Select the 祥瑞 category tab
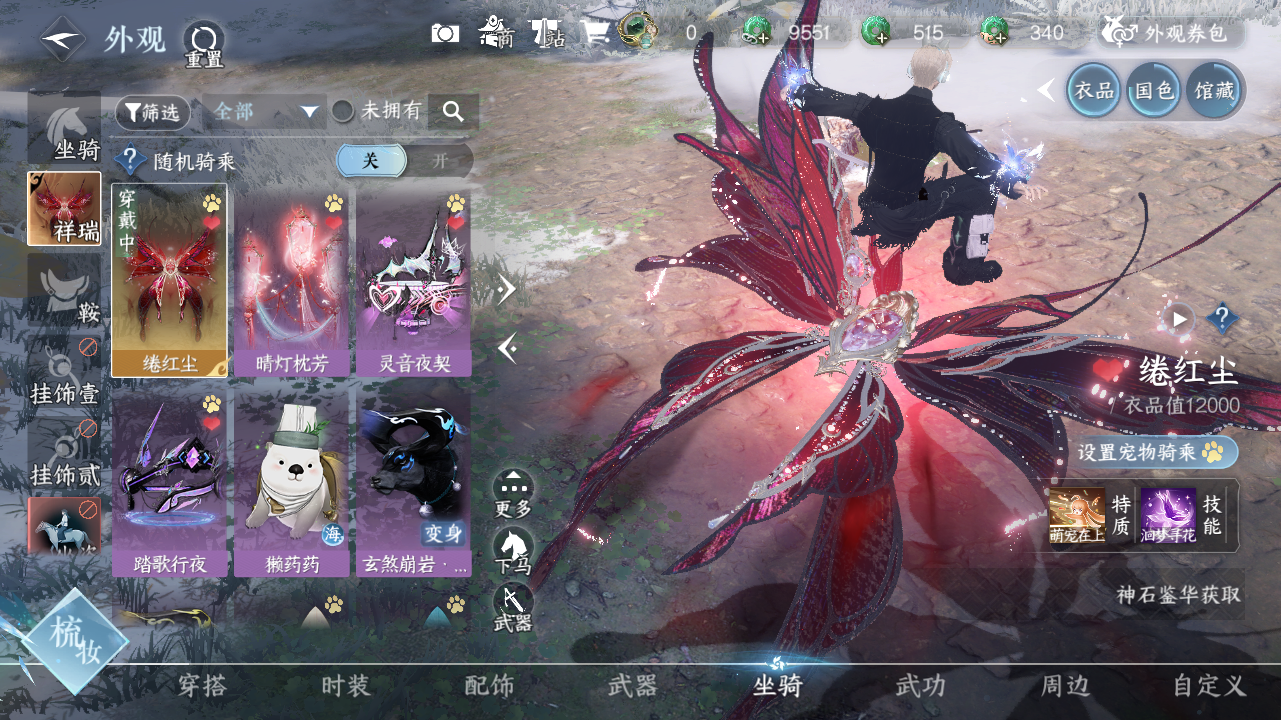 click(64, 208)
